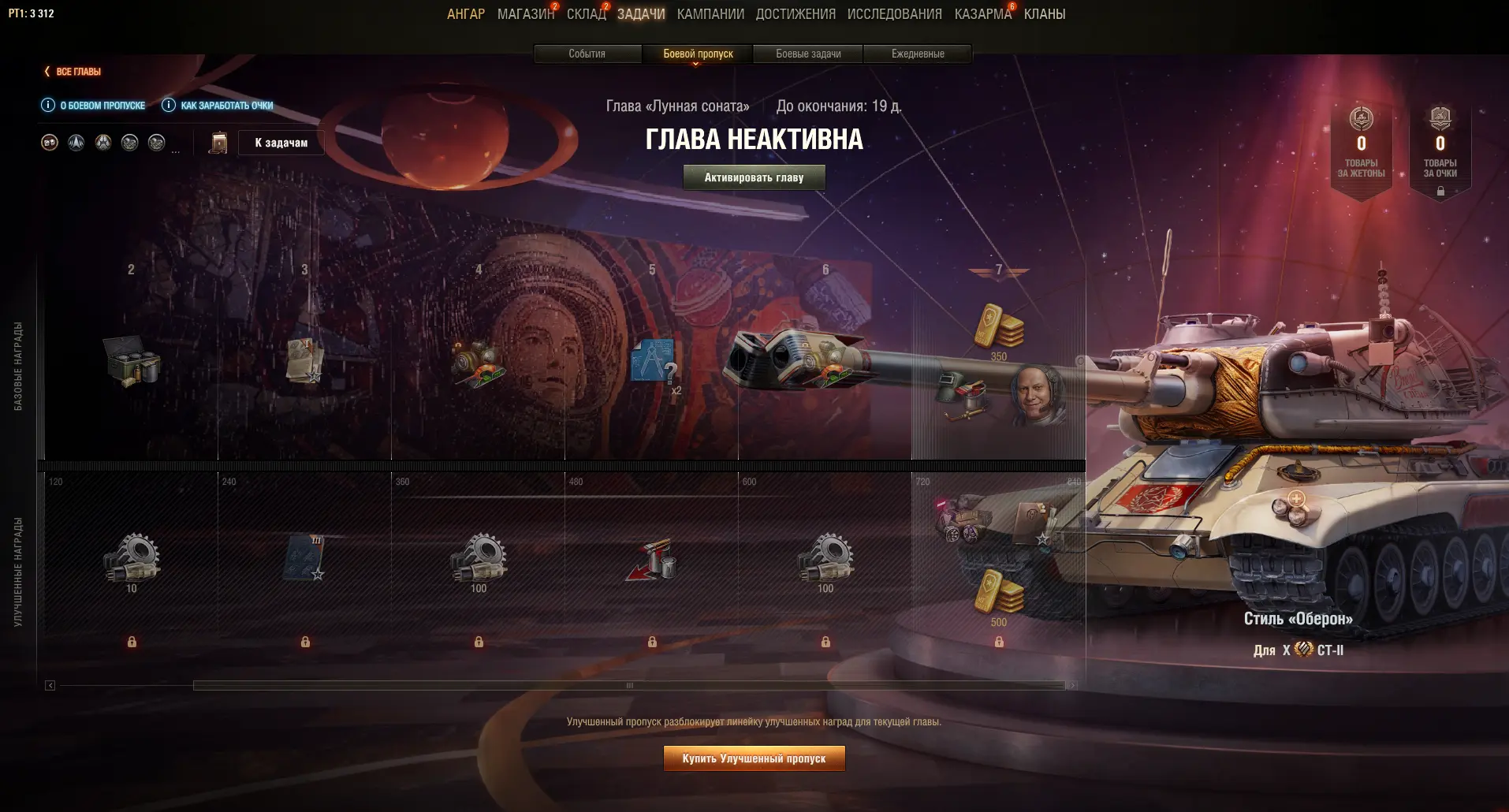
Task: Show the Достижения achievements screen
Action: click(795, 14)
